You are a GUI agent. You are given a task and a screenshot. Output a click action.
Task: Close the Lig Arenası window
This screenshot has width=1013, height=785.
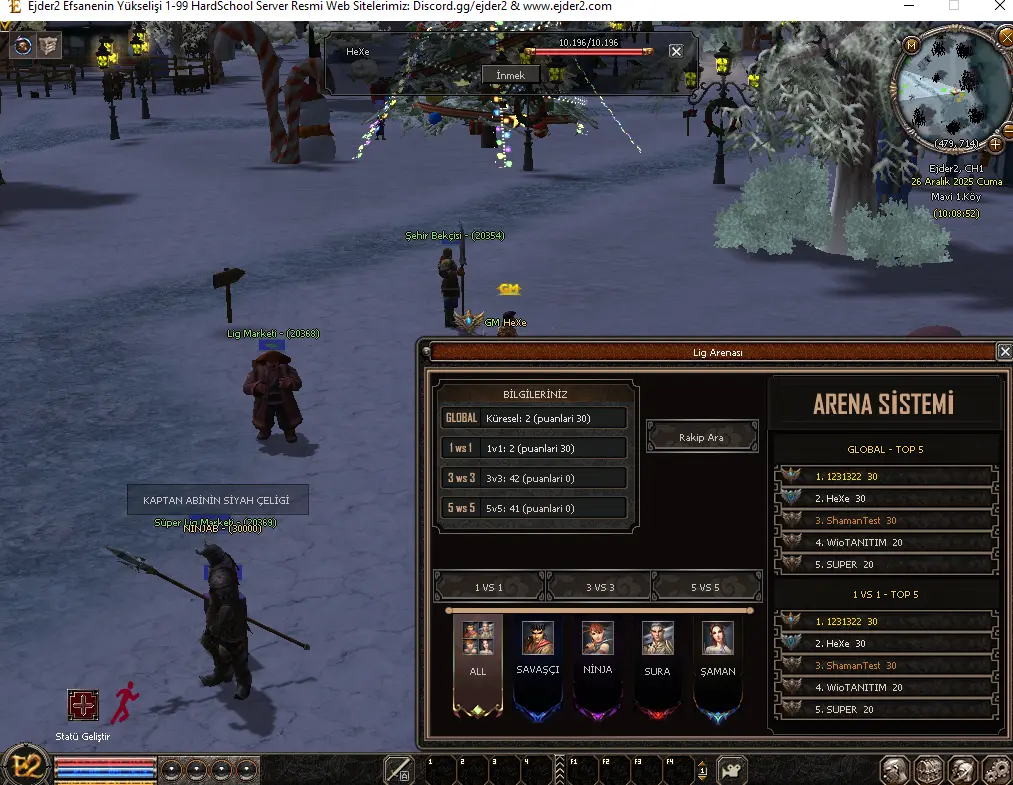pos(1004,352)
